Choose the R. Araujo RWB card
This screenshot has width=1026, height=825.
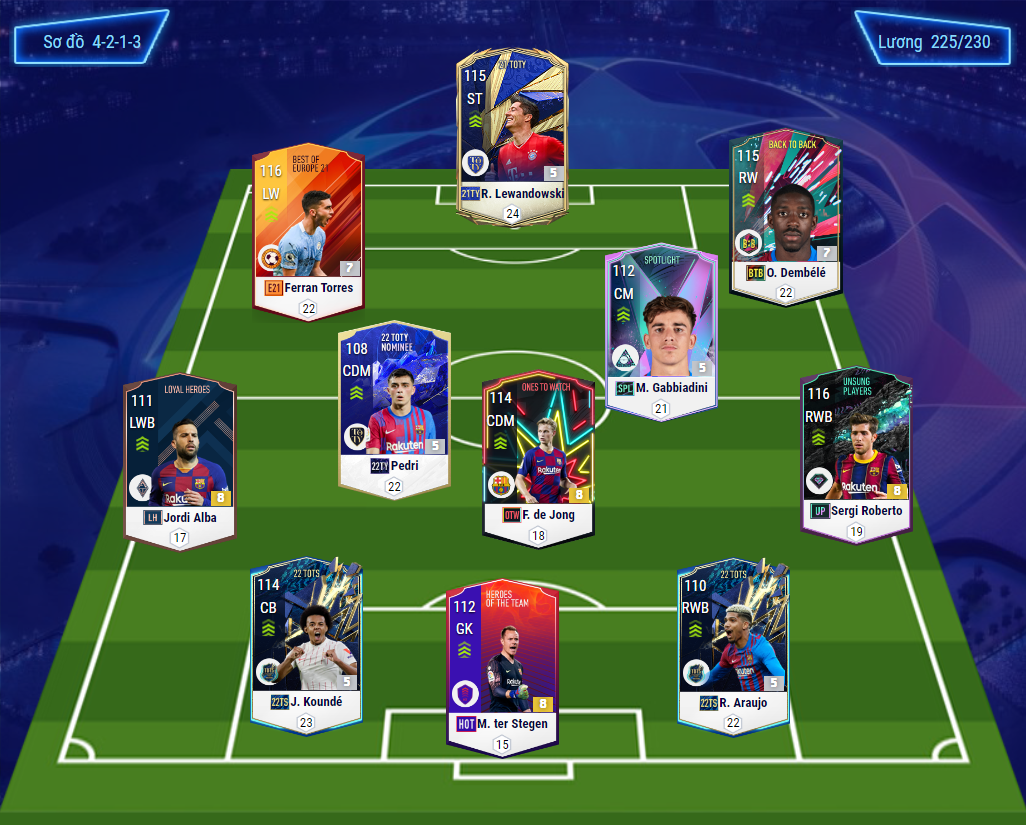tap(732, 640)
